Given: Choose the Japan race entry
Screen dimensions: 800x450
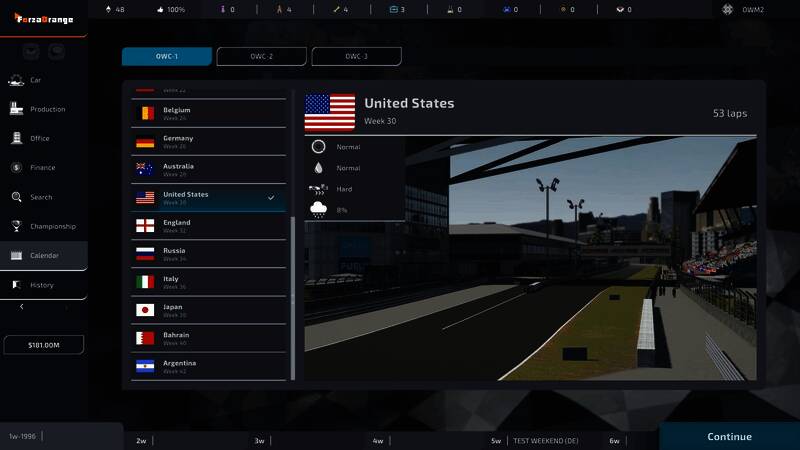Looking at the screenshot, I should tap(208, 309).
